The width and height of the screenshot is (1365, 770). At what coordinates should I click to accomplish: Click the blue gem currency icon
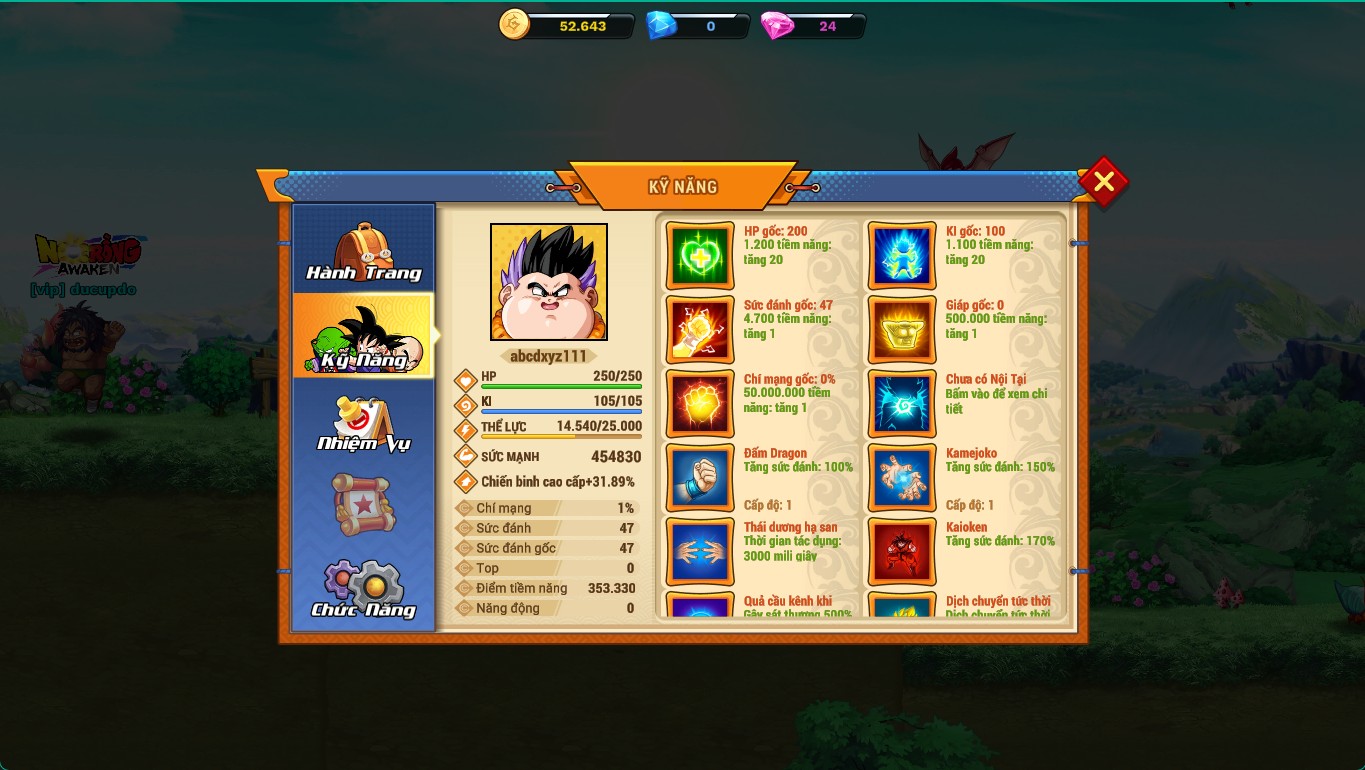coord(661,25)
